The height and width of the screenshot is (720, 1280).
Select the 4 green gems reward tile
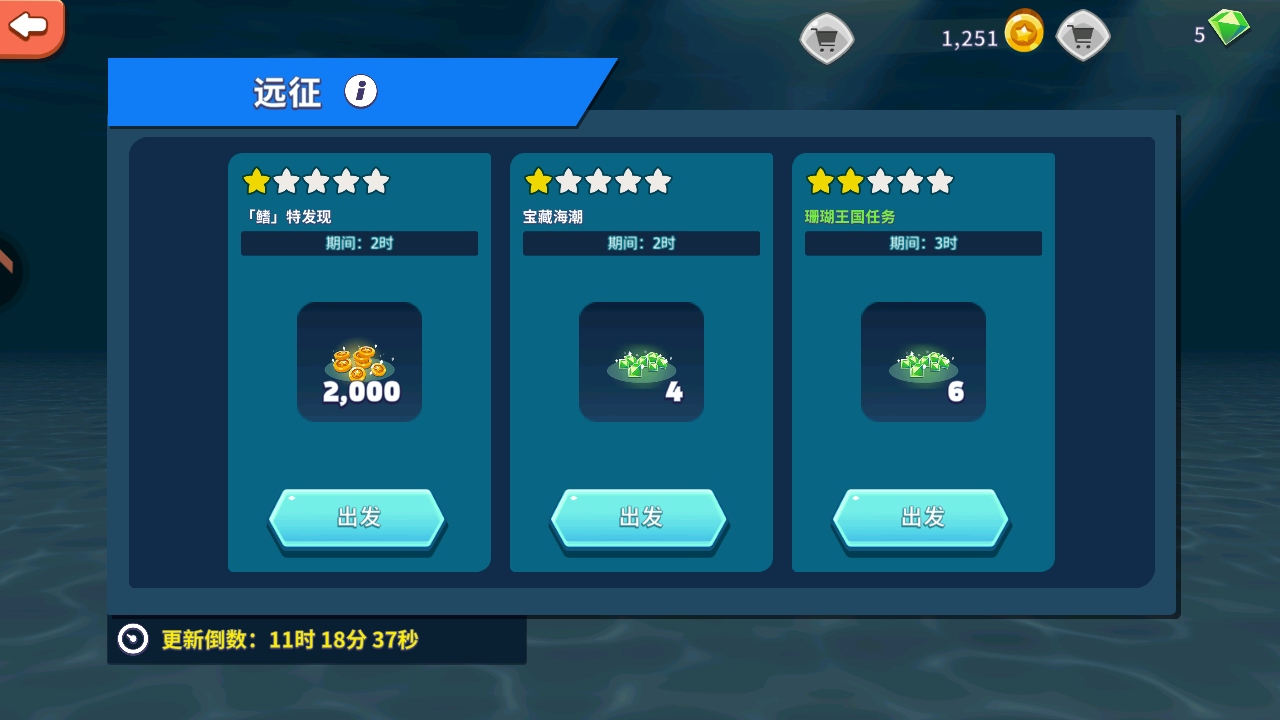(641, 362)
